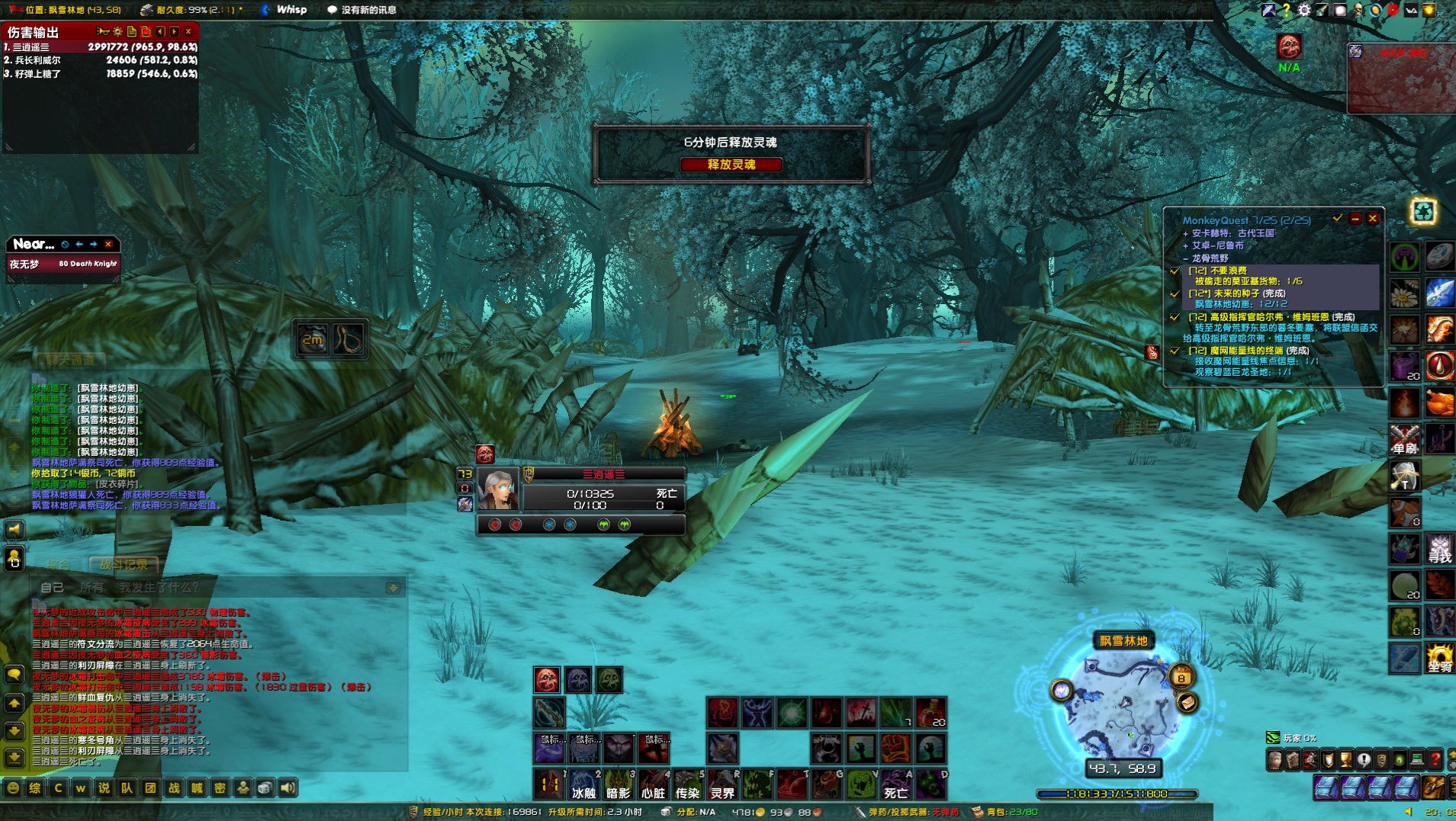1456x821 pixels.
Task: Expand the 安卡赫特：古代王国 quest group
Action: (x=1186, y=233)
